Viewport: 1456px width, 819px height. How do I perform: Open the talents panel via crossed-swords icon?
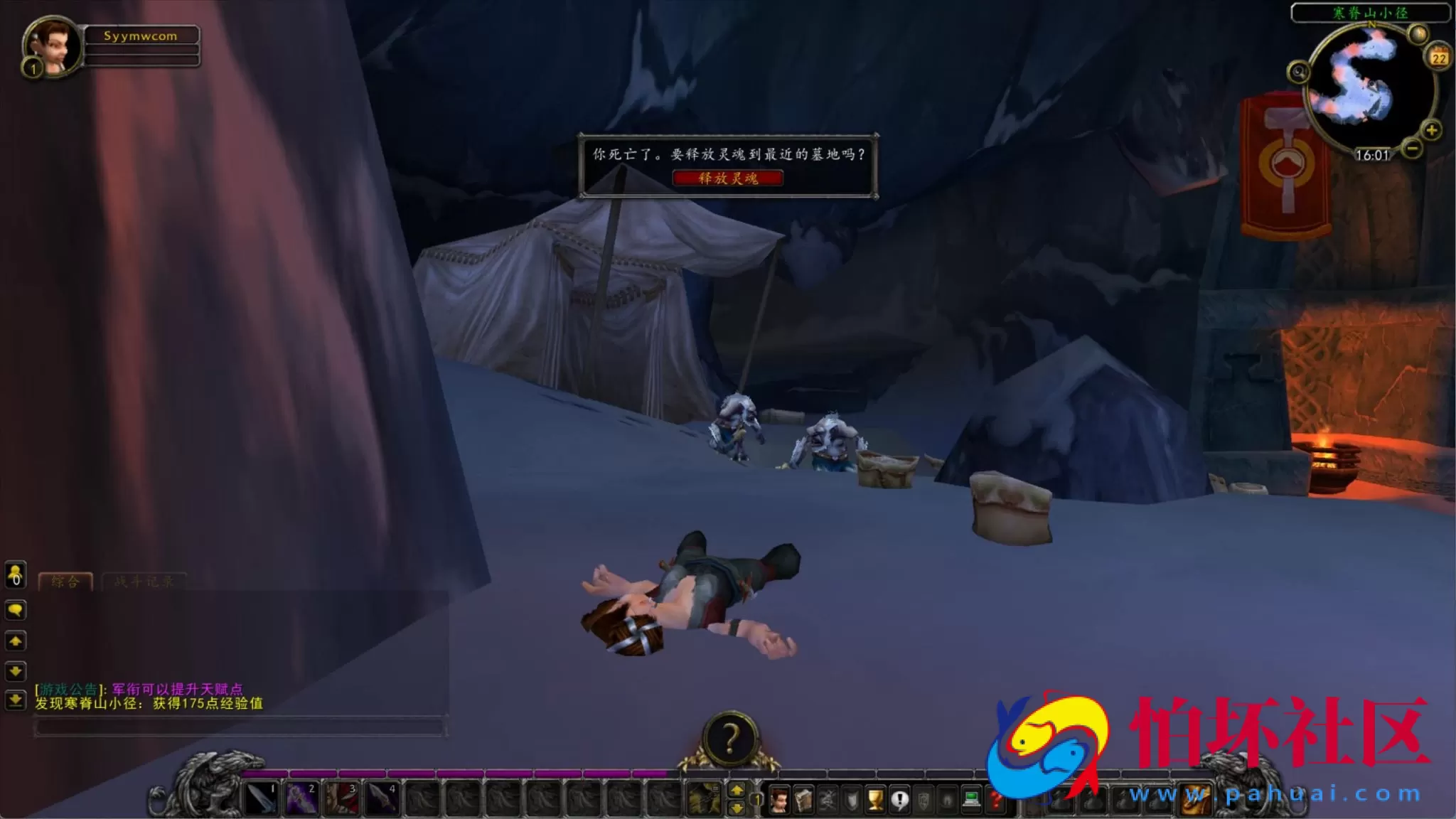827,801
